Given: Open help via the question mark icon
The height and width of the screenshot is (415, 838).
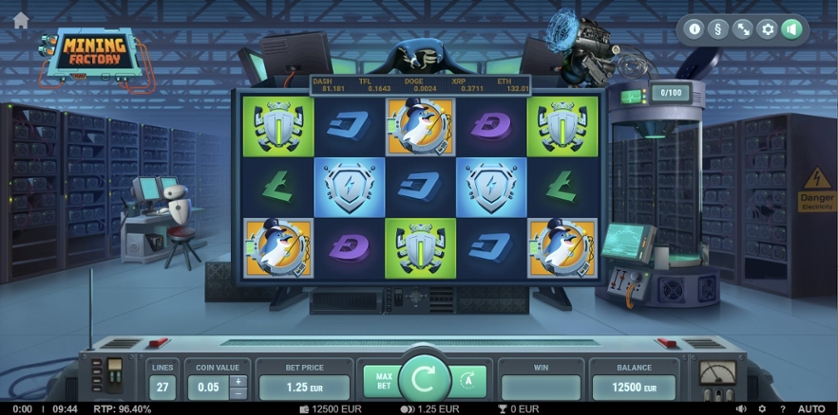Looking at the screenshot, I should click(781, 408).
